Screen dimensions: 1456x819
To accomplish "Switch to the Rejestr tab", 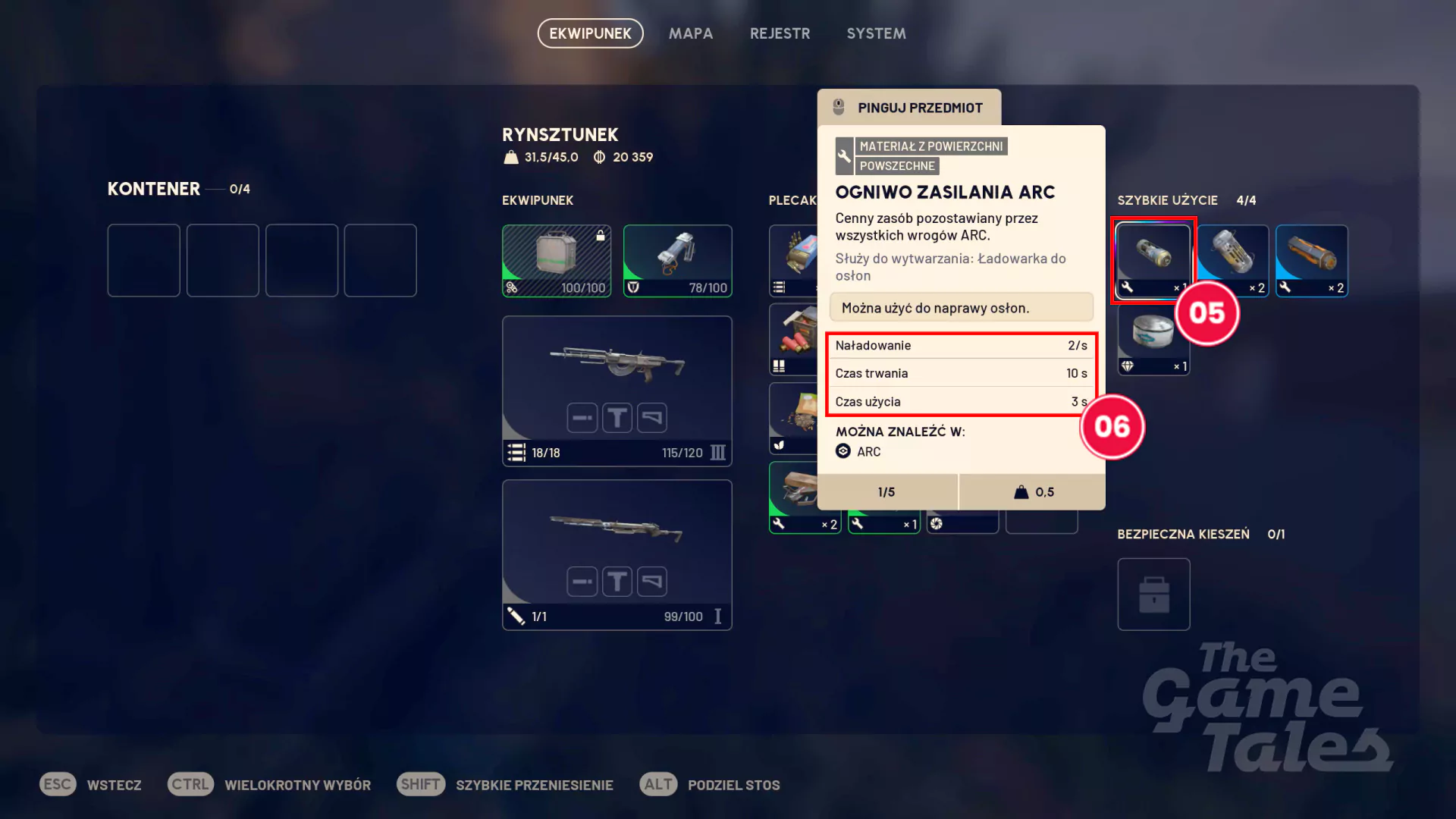I will [780, 33].
